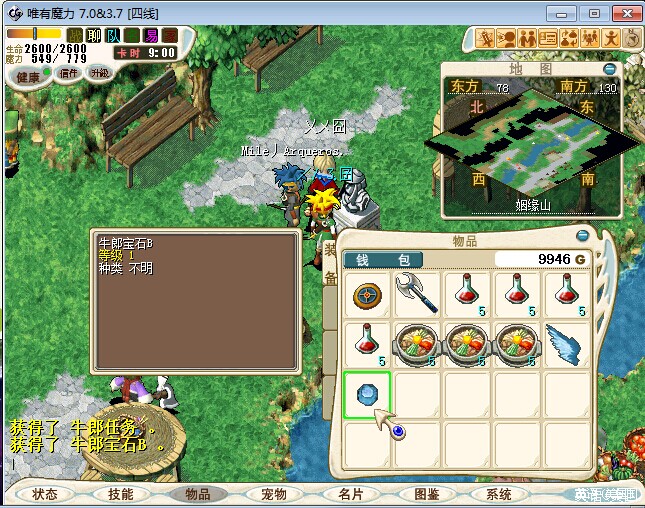Open the 宠物 pet menu
Viewport: 645px width, 508px height.
pos(274,494)
